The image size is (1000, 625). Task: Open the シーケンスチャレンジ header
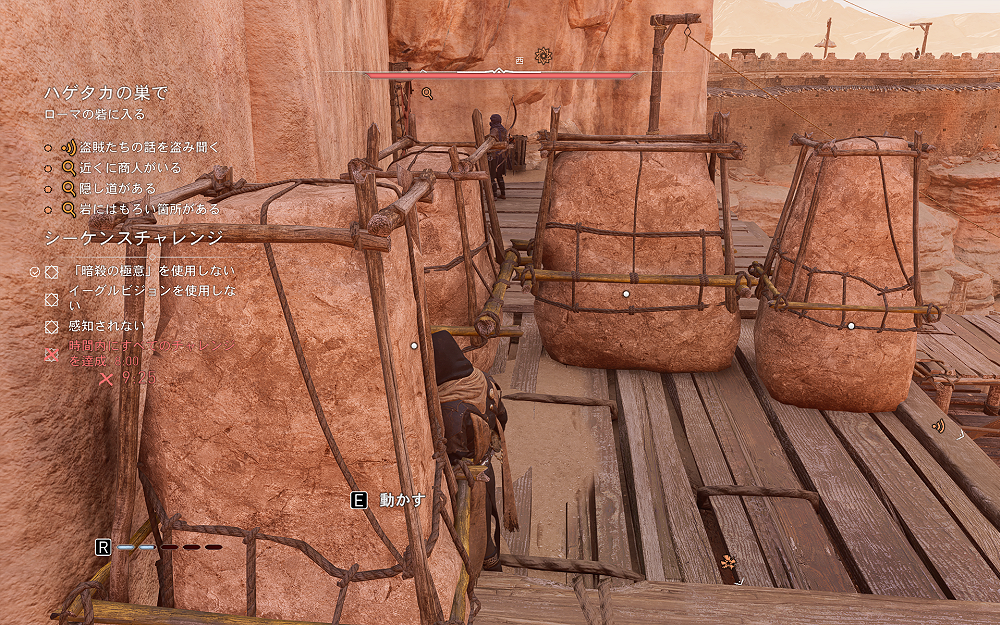(x=134, y=238)
